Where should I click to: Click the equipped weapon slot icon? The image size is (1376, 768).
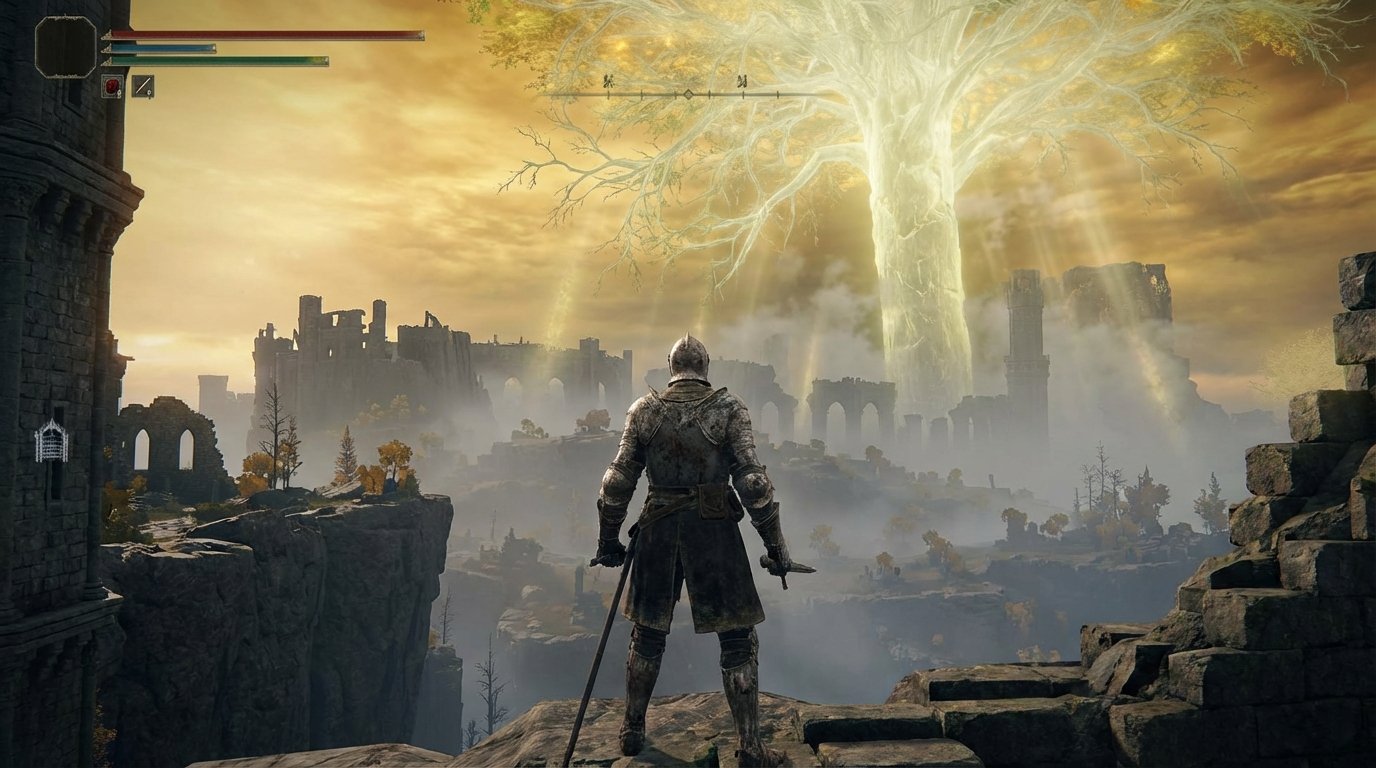[x=143, y=86]
